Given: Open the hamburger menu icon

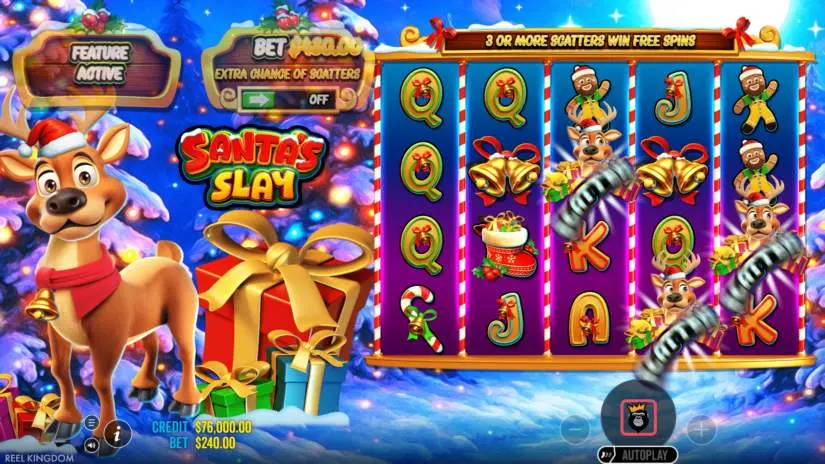Looking at the screenshot, I should 91,422.
